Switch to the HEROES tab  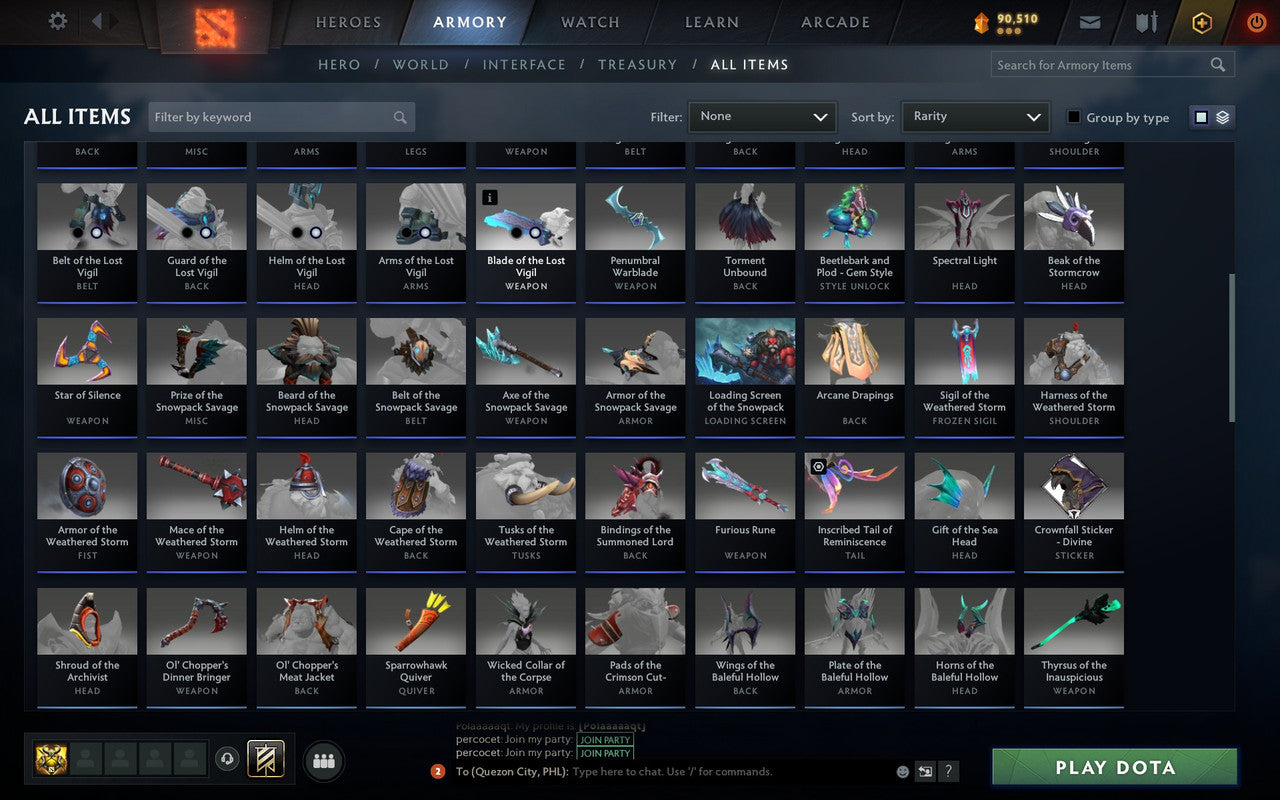tap(348, 22)
